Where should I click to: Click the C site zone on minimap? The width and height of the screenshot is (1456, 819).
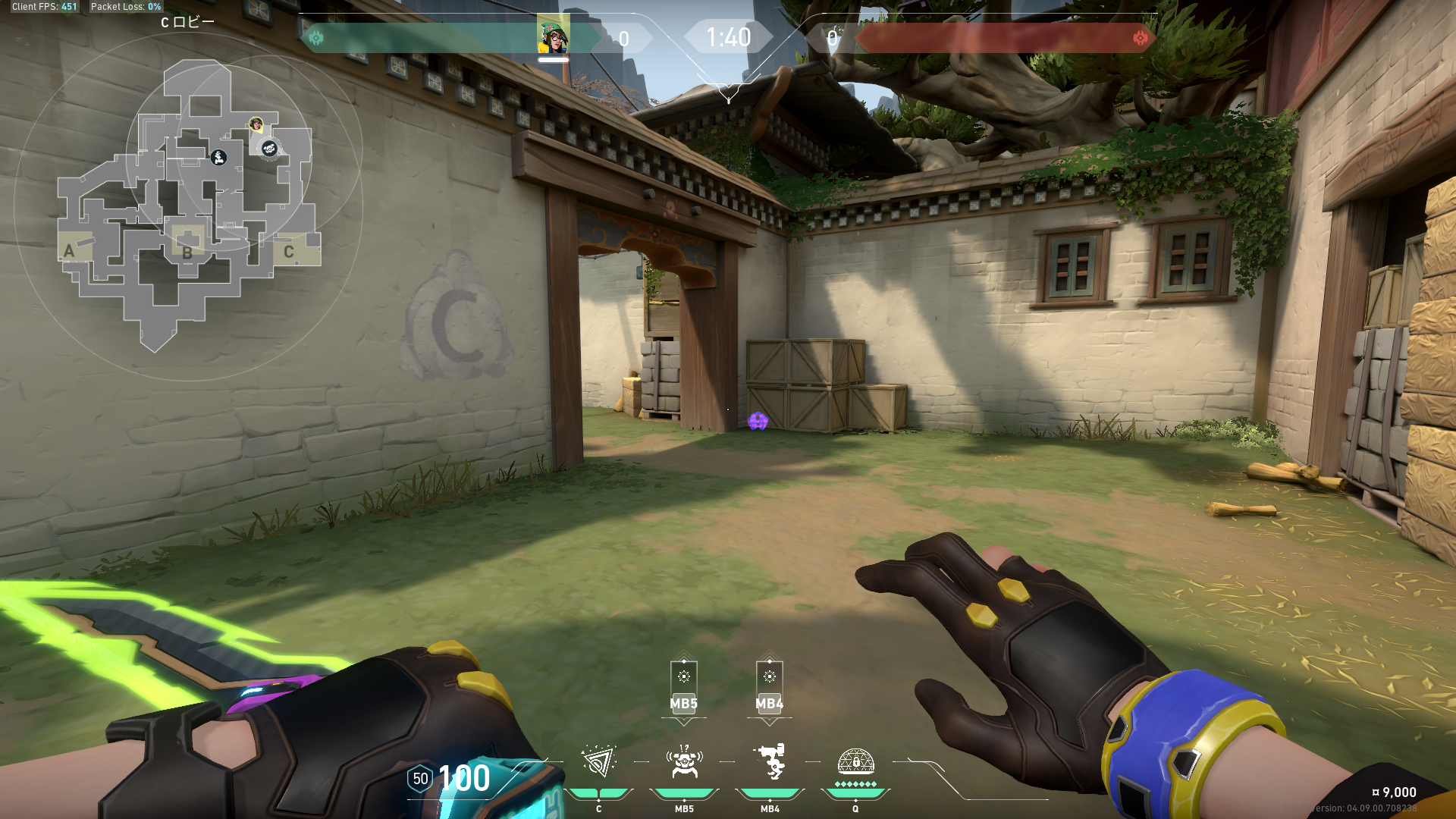click(289, 252)
